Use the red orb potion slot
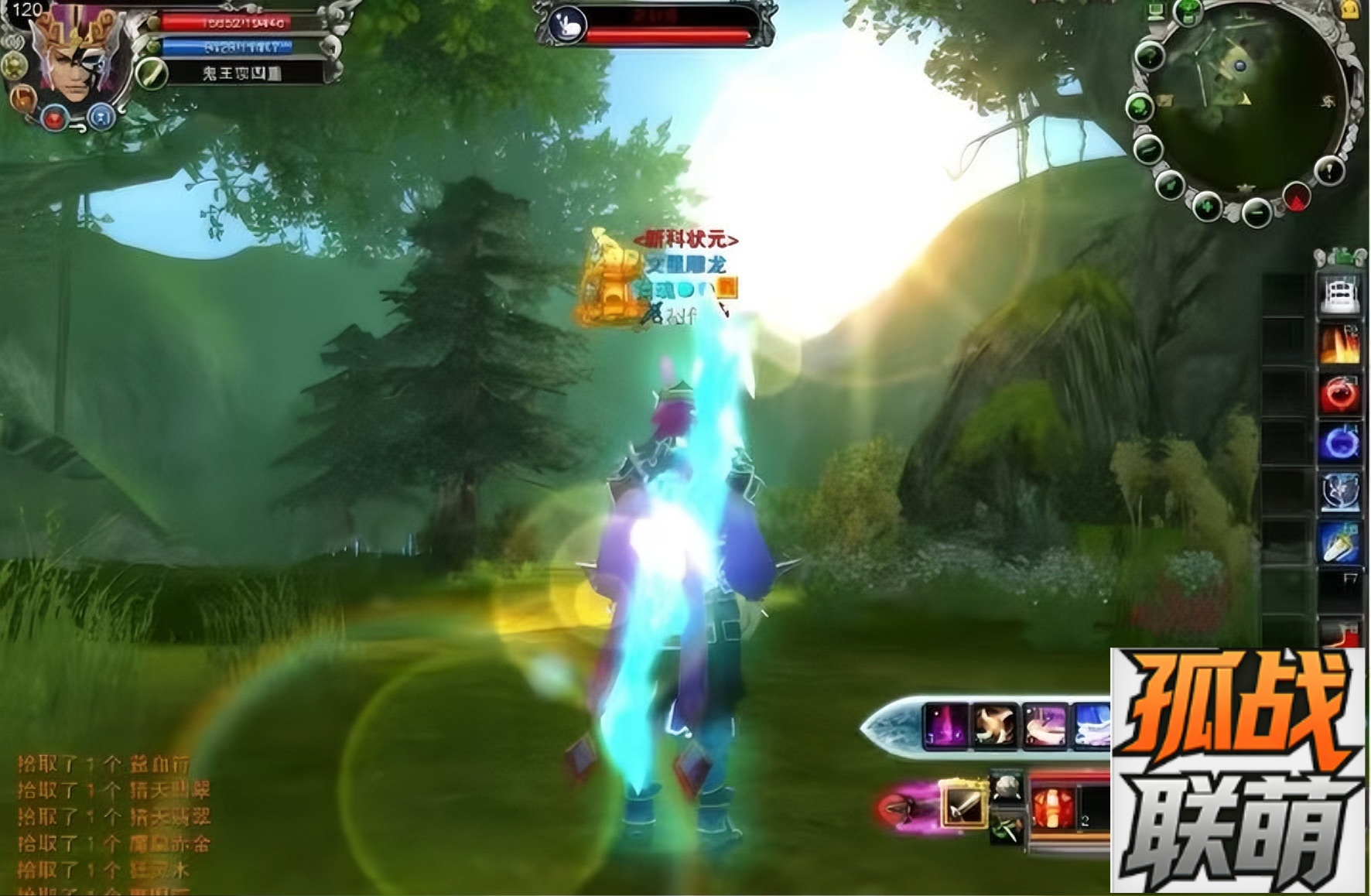The image size is (1371, 896). pyautogui.click(x=1340, y=393)
